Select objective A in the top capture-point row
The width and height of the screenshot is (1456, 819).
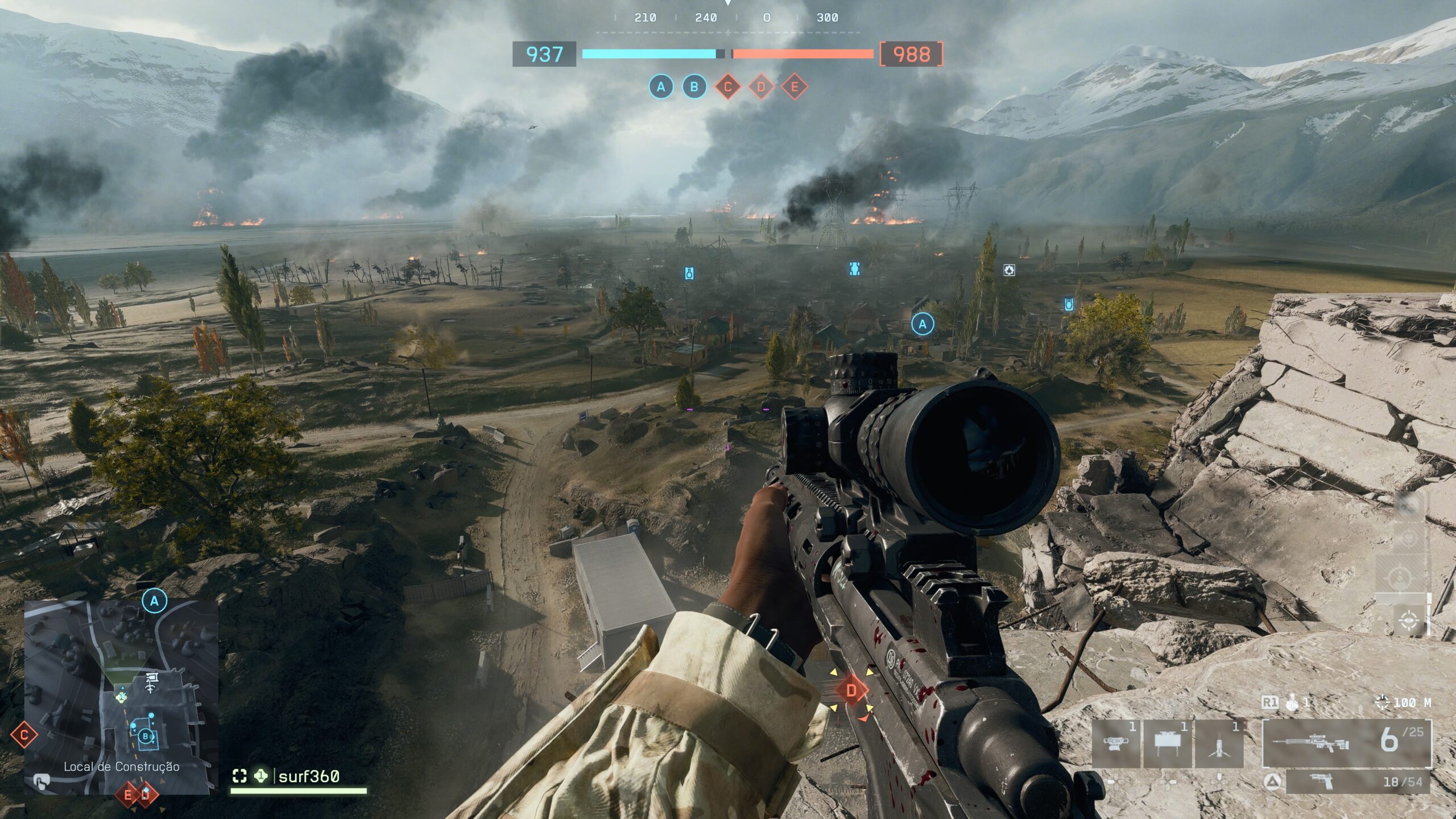[x=660, y=87]
